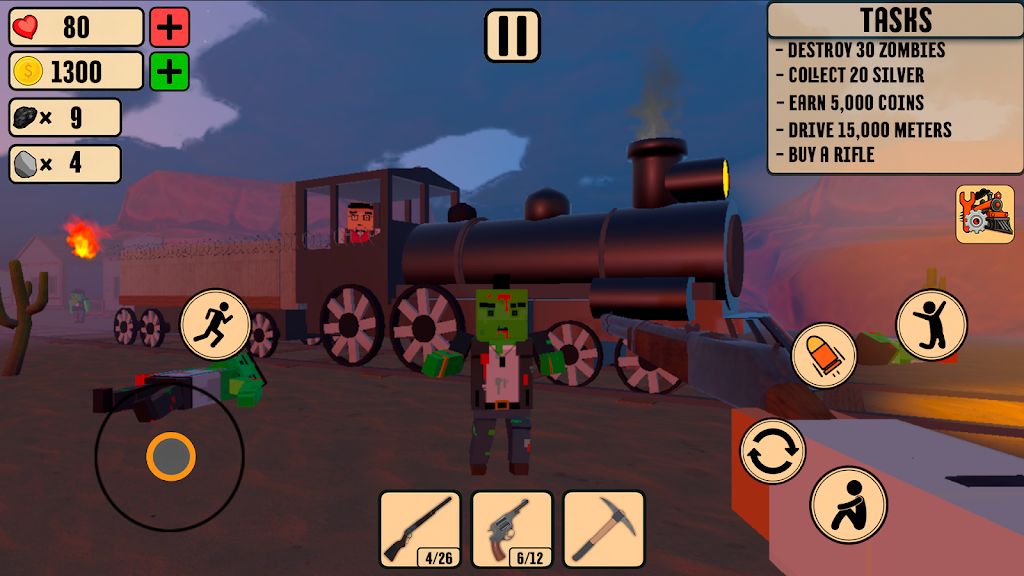This screenshot has height=576, width=1024.
Task: Add more health with the red plus
Action: pos(170,27)
